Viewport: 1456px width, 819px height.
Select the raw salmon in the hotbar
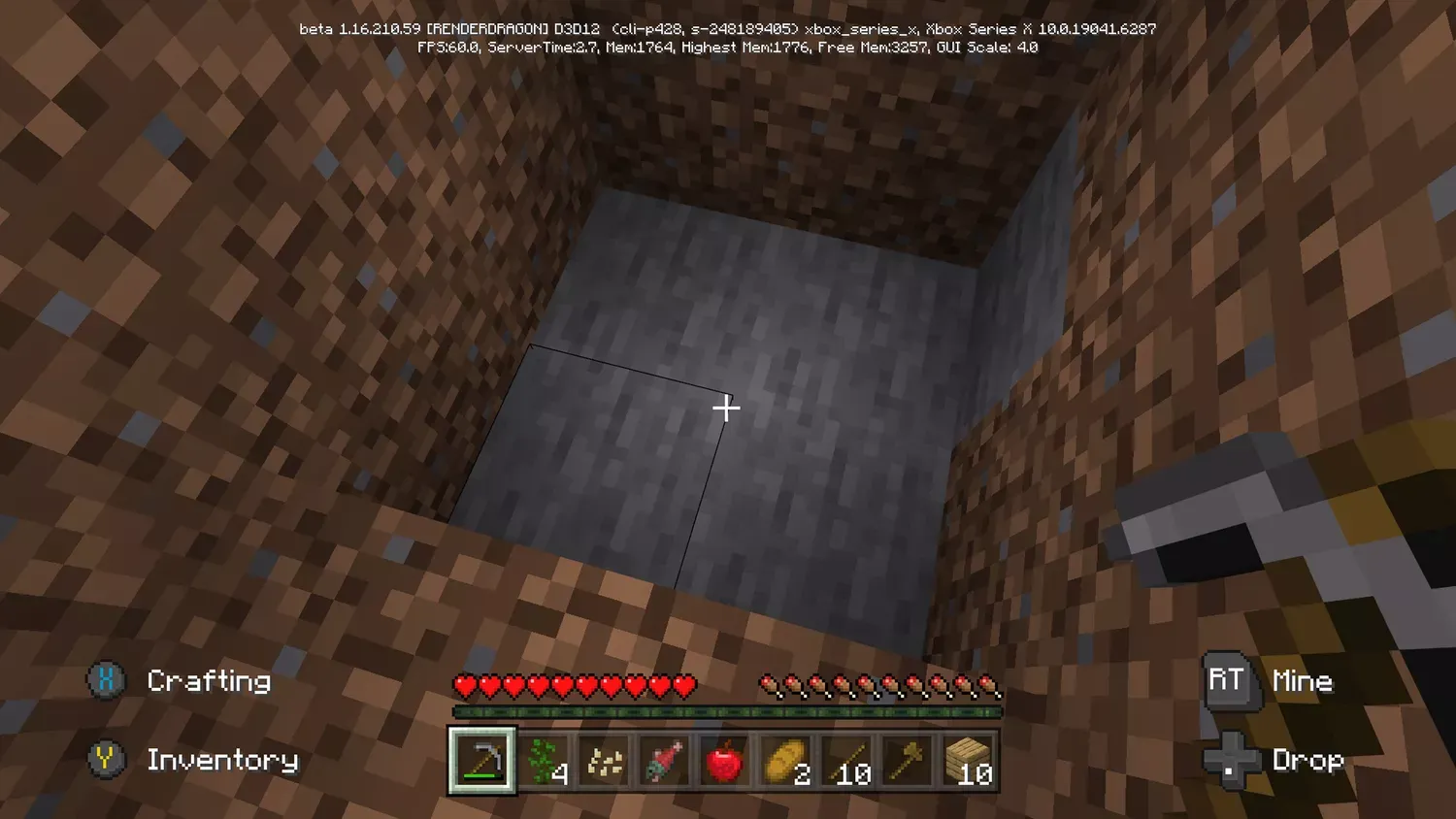click(x=666, y=760)
